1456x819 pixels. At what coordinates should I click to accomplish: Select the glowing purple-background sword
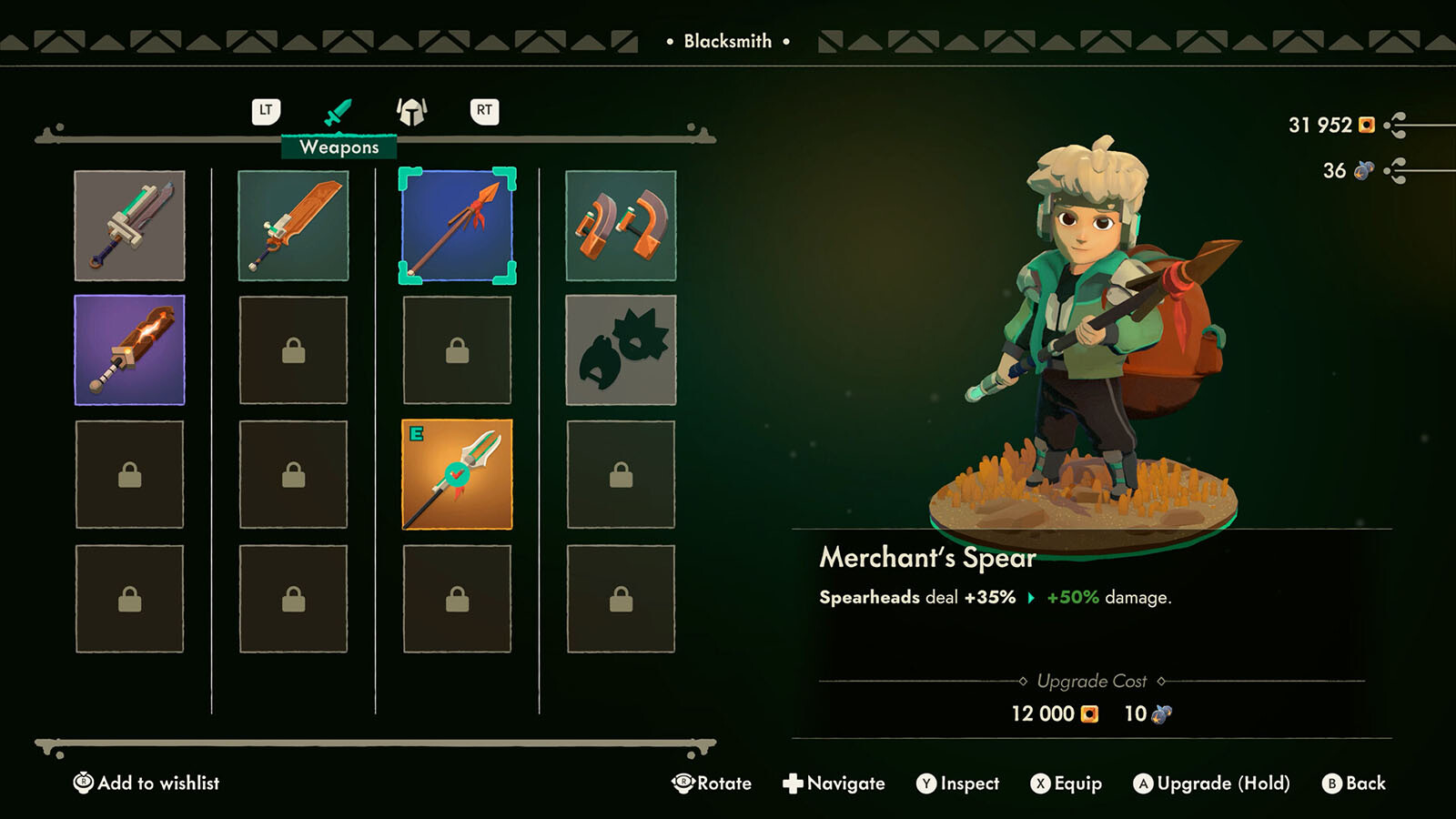click(x=129, y=350)
